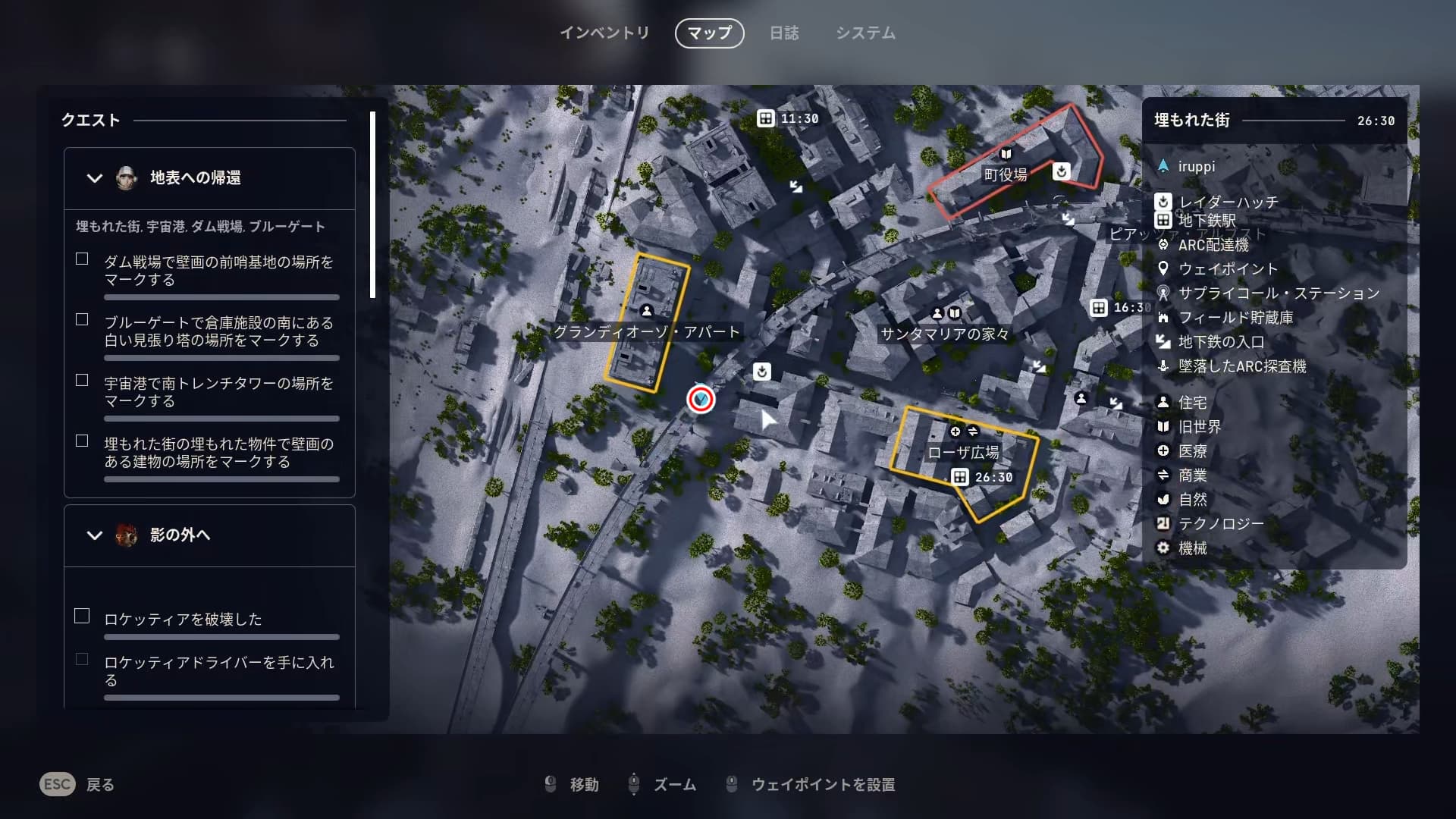
Task: Click the 町役場 map label
Action: tap(1006, 175)
